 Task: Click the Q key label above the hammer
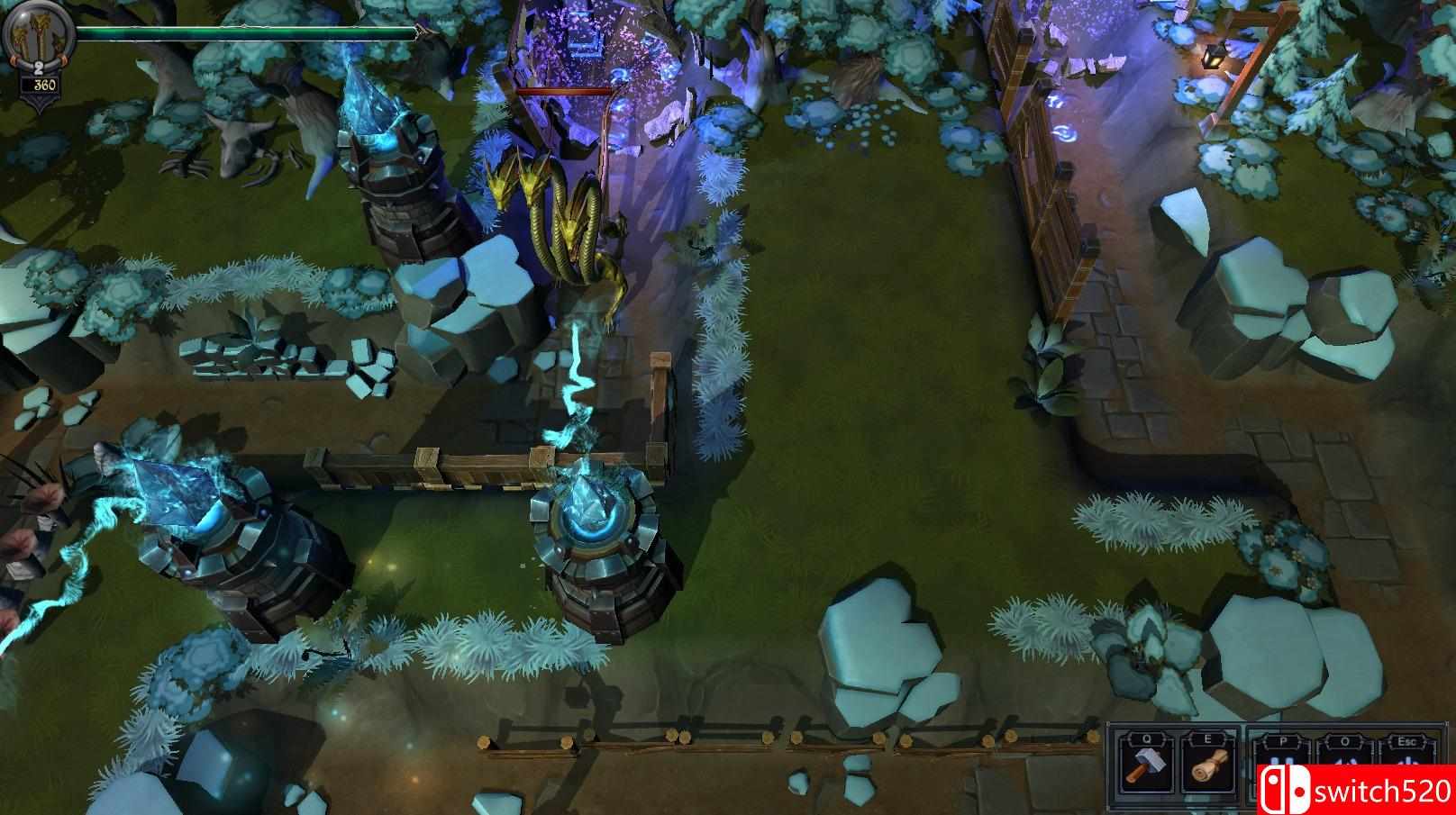pos(1146,739)
